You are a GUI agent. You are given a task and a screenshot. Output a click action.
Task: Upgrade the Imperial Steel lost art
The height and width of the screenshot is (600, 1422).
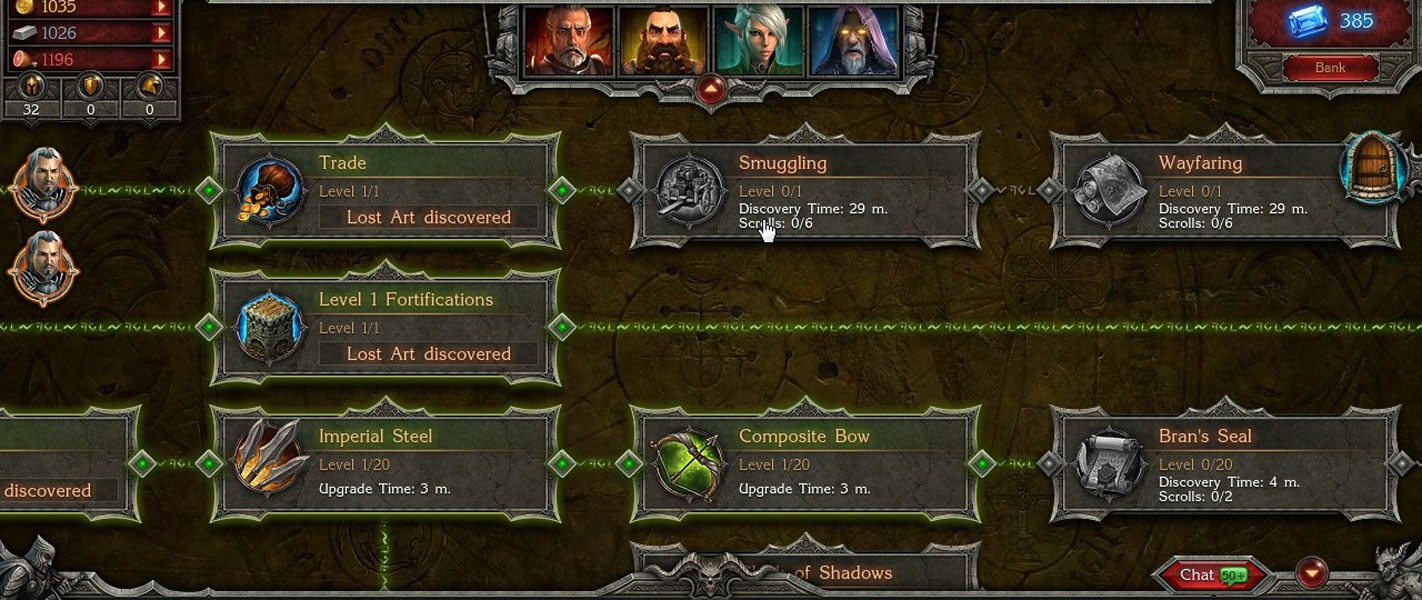click(x=386, y=463)
